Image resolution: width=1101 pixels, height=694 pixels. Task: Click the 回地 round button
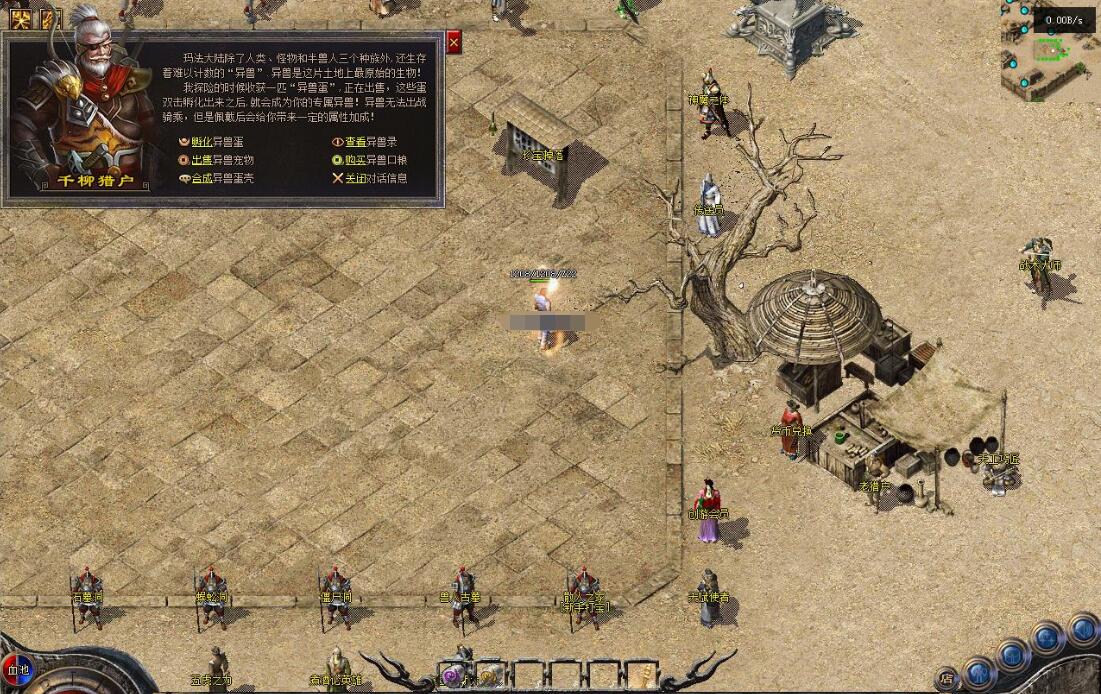point(19,670)
